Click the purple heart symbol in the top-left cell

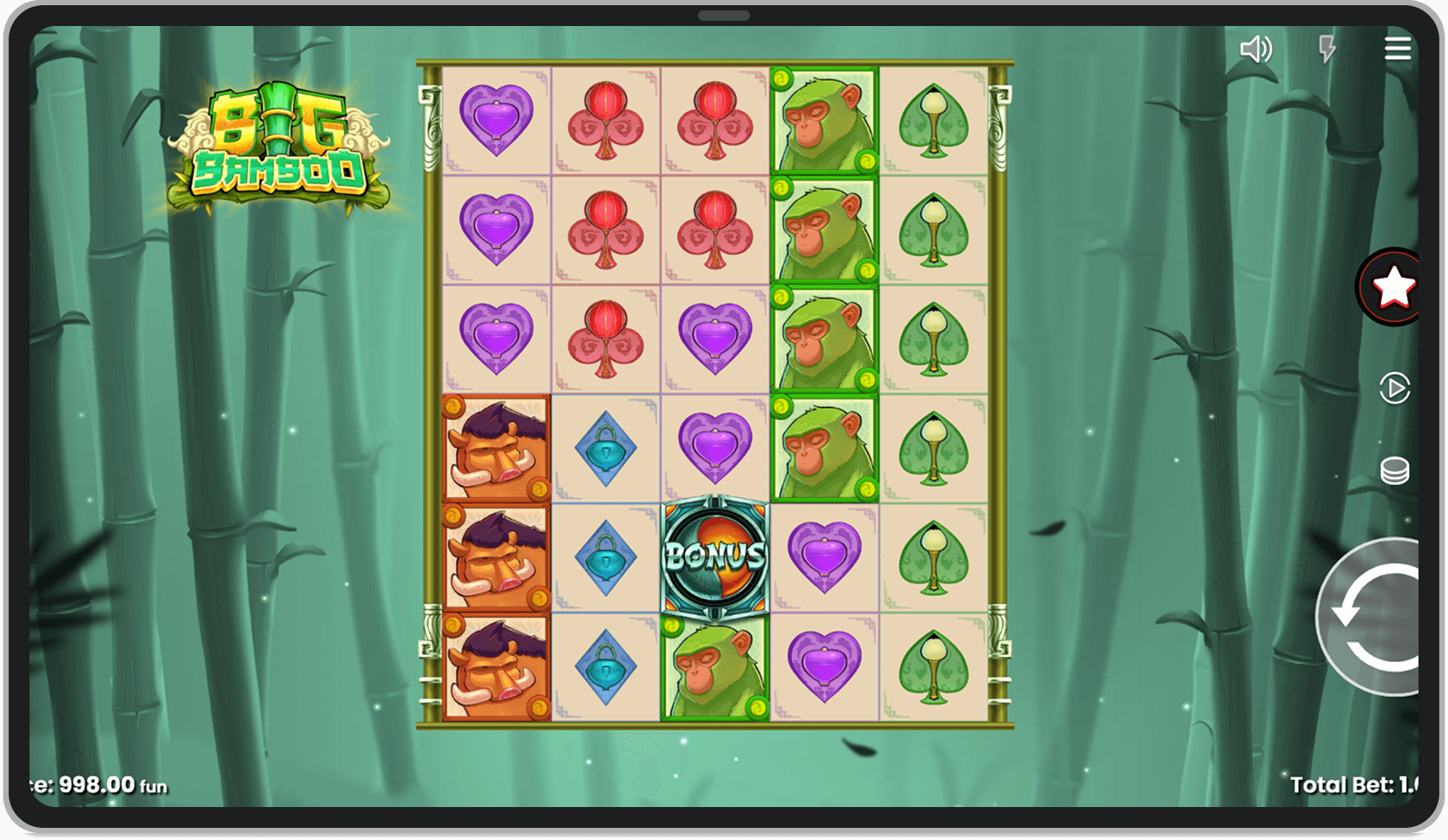click(495, 121)
